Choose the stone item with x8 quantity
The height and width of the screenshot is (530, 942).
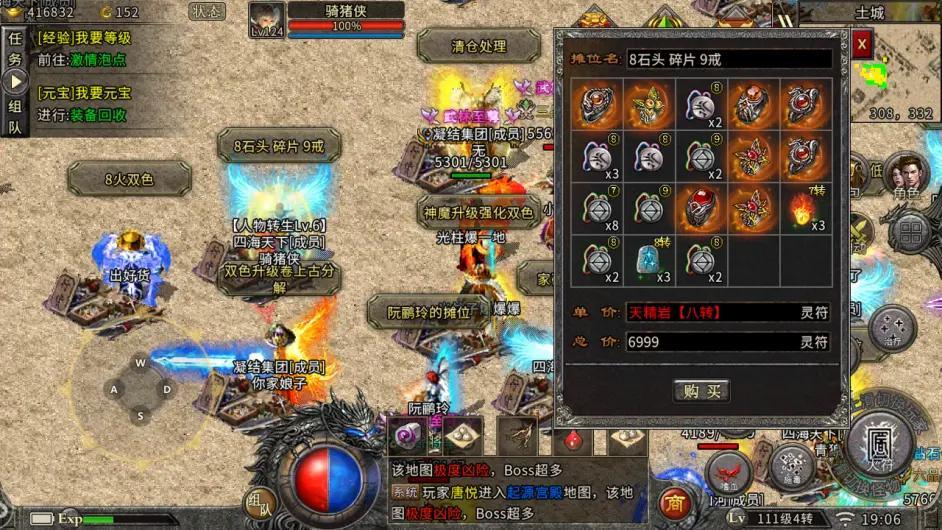[599, 209]
